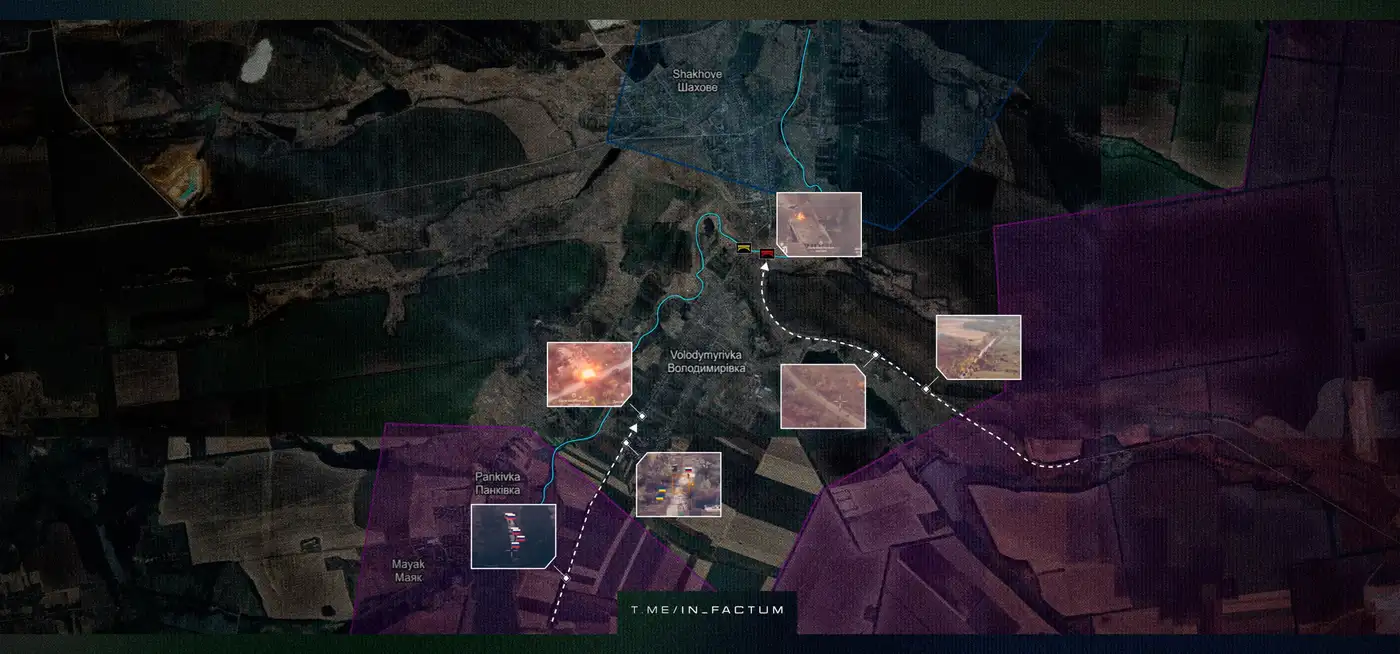Open the dark thumbnail beside Pankivka
Image resolution: width=1400 pixels, height=654 pixels.
tap(513, 536)
